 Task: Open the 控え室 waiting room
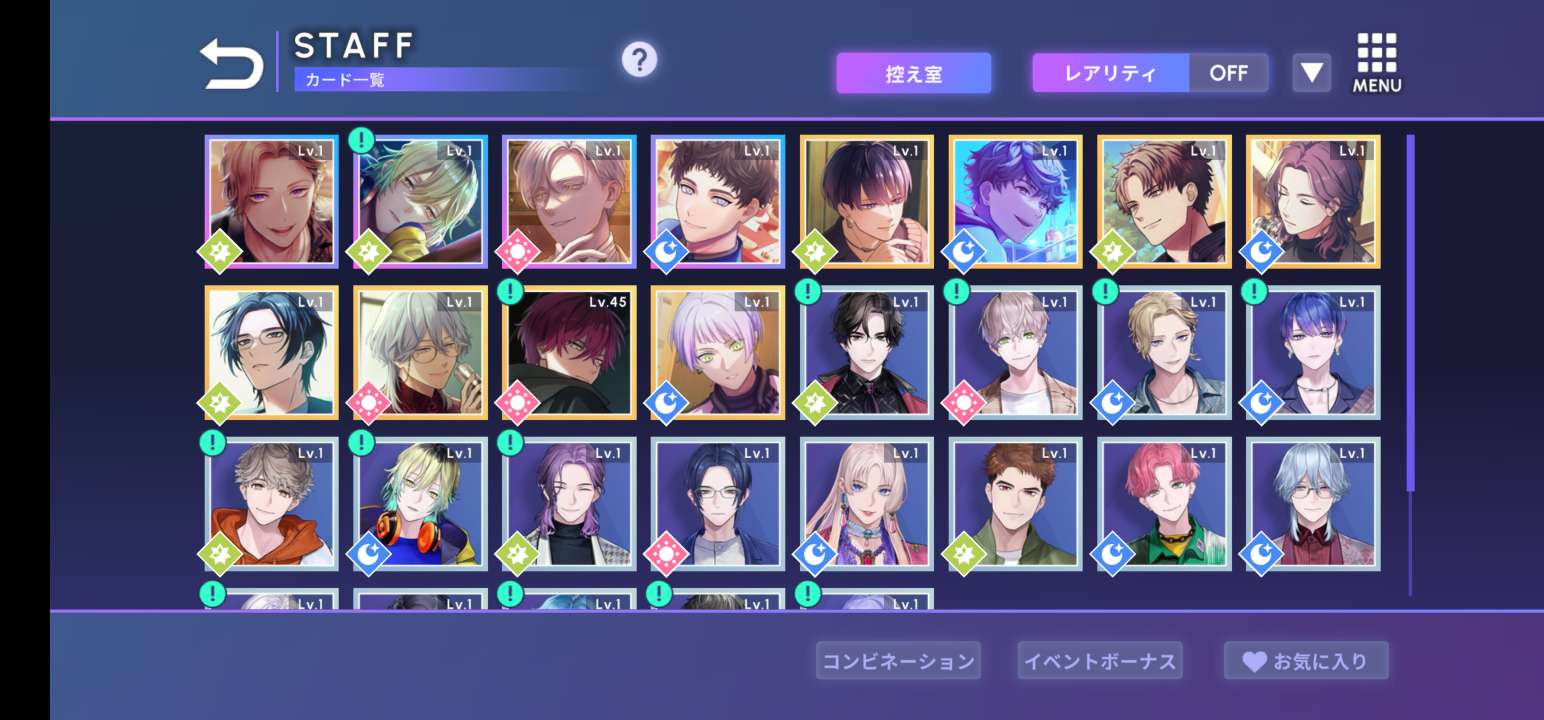point(913,74)
